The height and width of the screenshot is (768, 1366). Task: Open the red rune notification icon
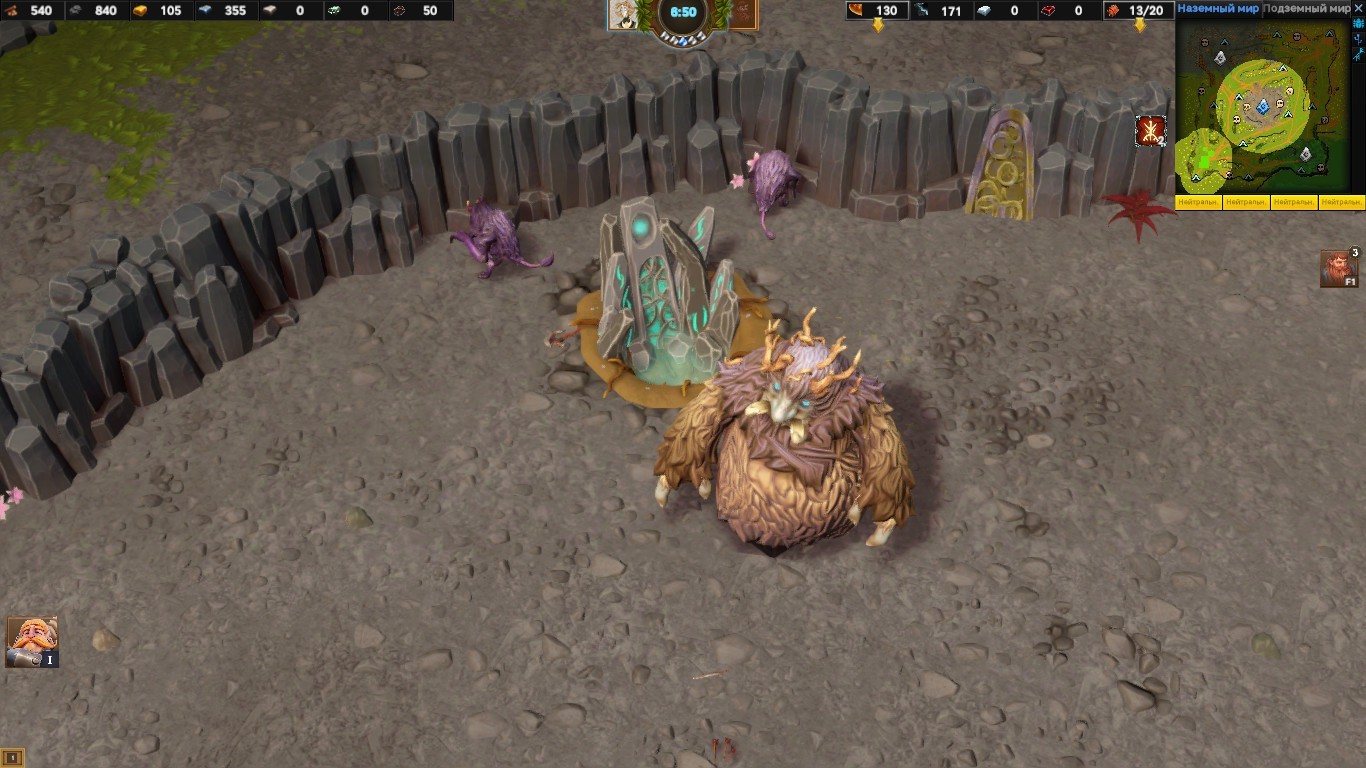click(1150, 131)
